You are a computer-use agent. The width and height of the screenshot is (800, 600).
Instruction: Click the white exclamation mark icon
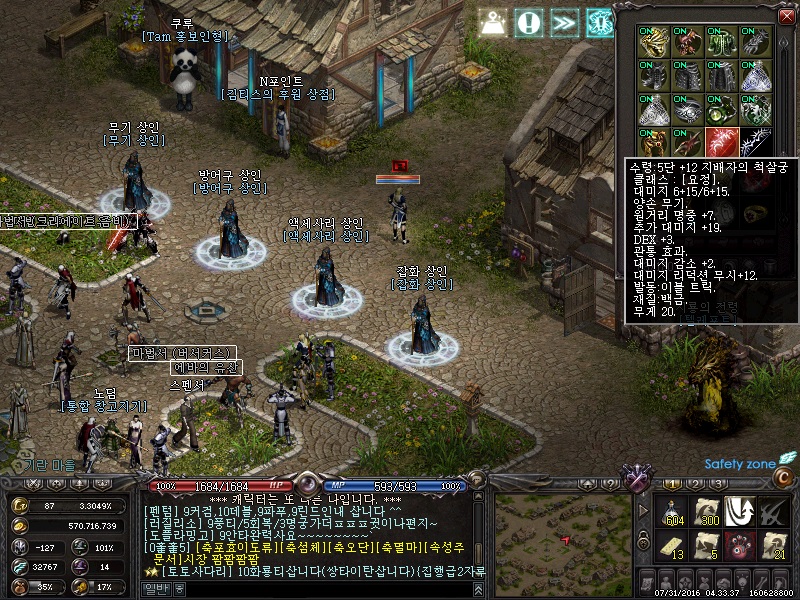click(530, 21)
